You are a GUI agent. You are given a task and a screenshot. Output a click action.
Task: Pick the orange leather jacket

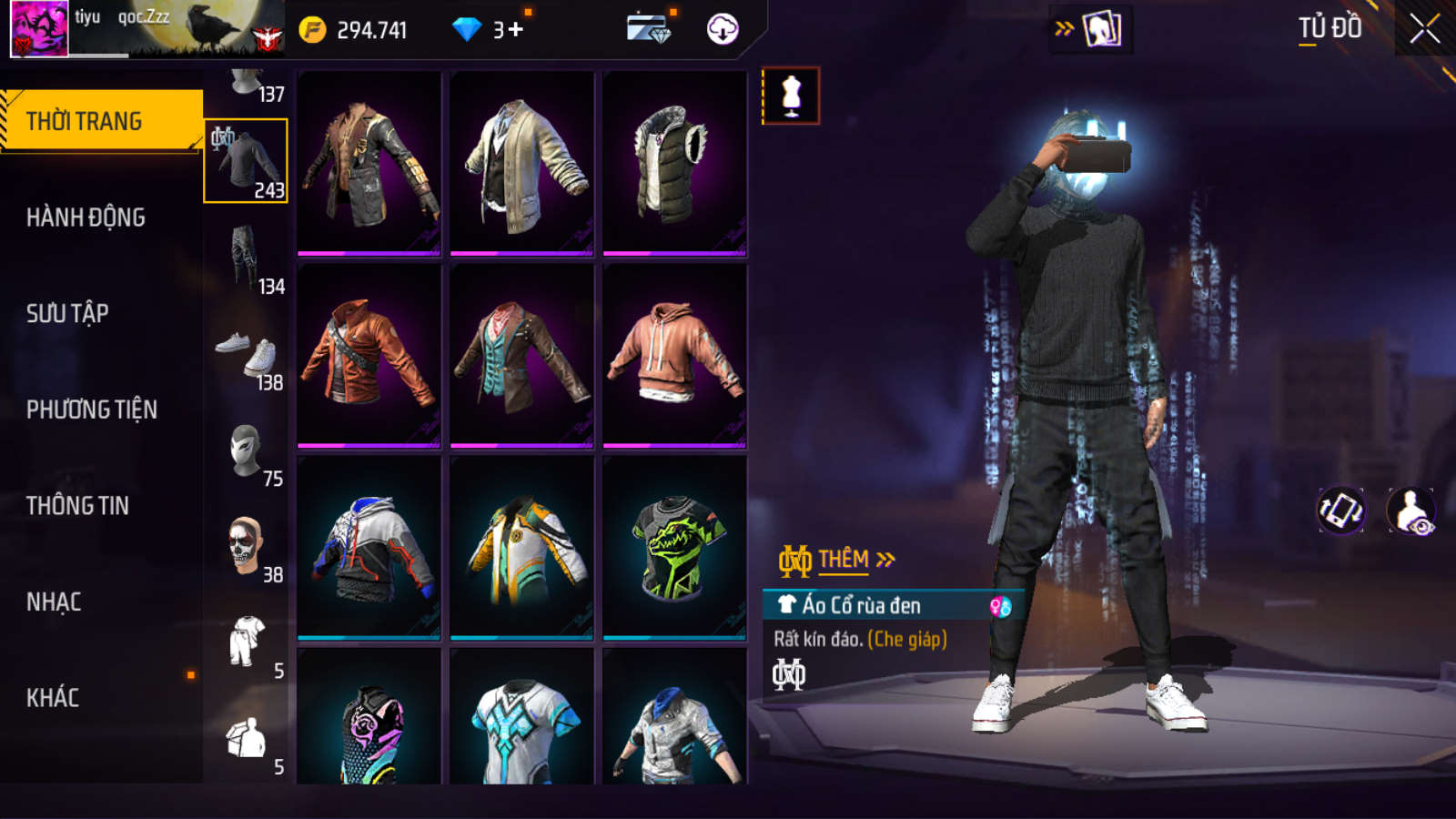(369, 356)
